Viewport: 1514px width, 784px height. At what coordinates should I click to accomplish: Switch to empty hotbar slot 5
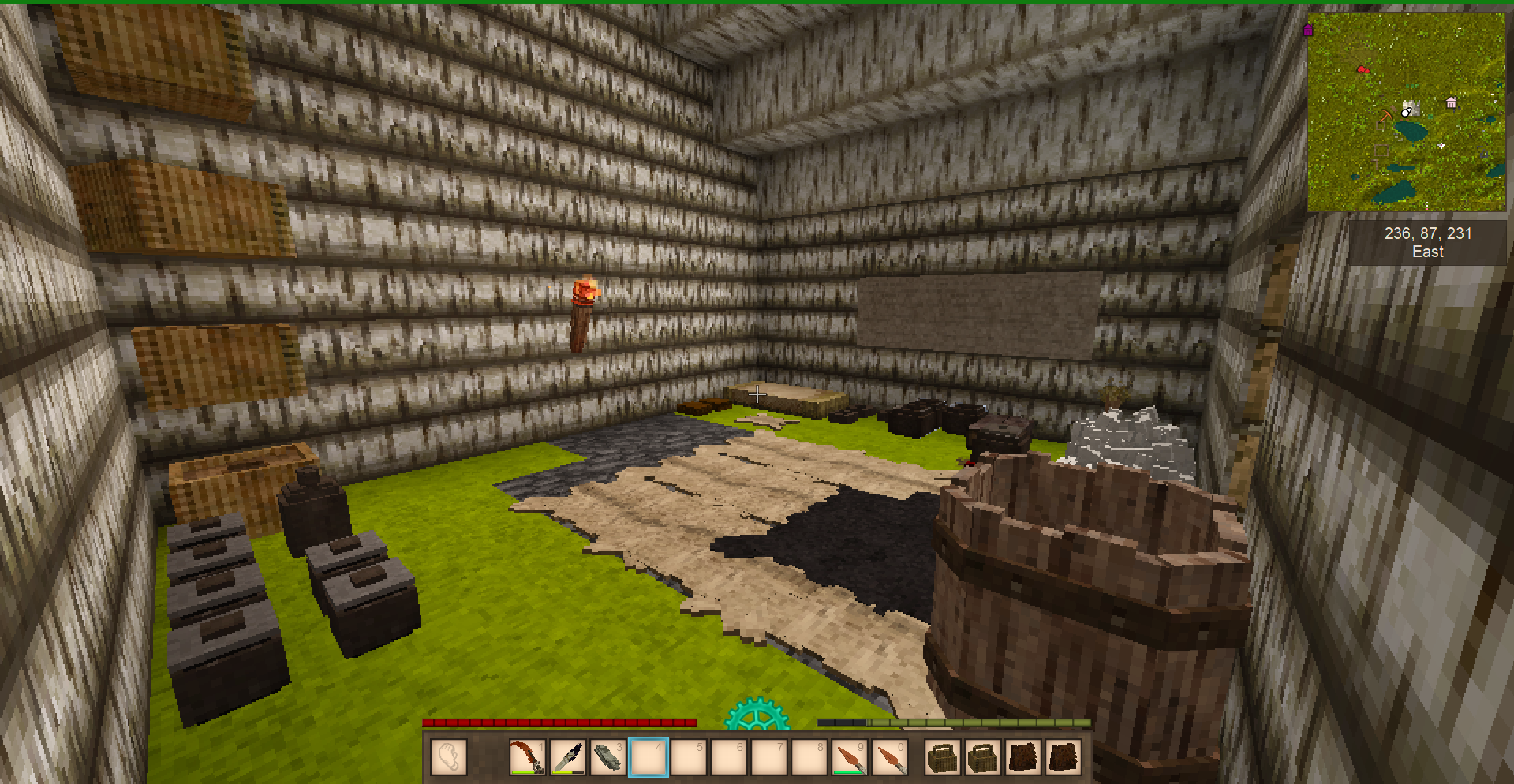688,757
